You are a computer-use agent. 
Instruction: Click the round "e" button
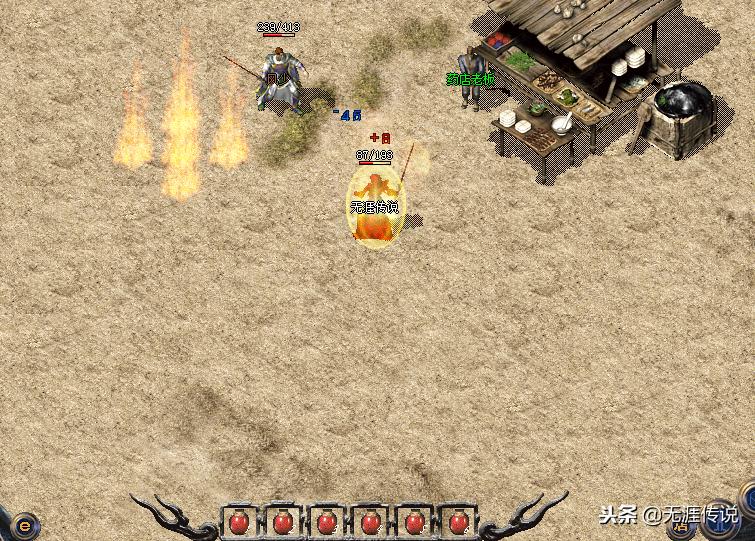24,523
